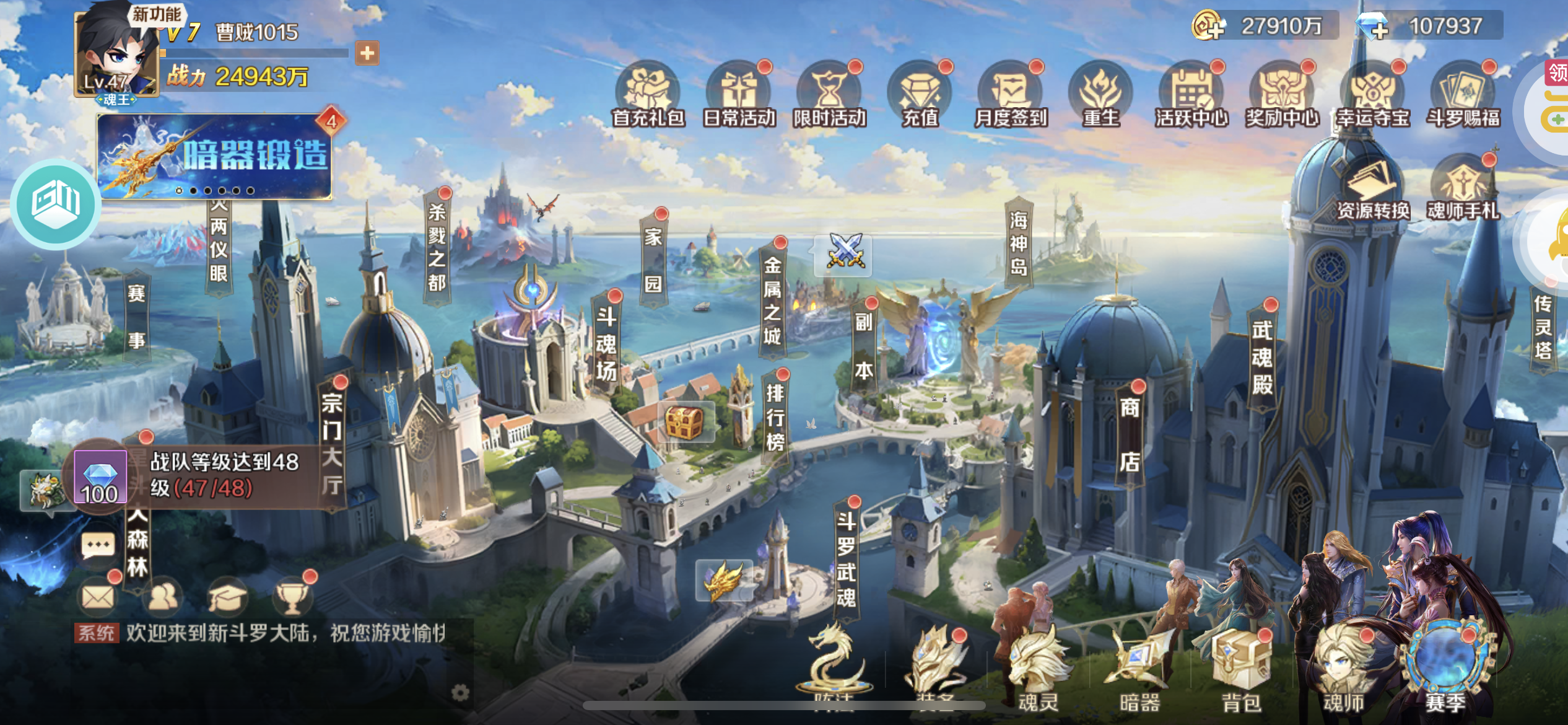Image resolution: width=1568 pixels, height=725 pixels.
Task: Enter the 商店 shop
Action: 1130,434
